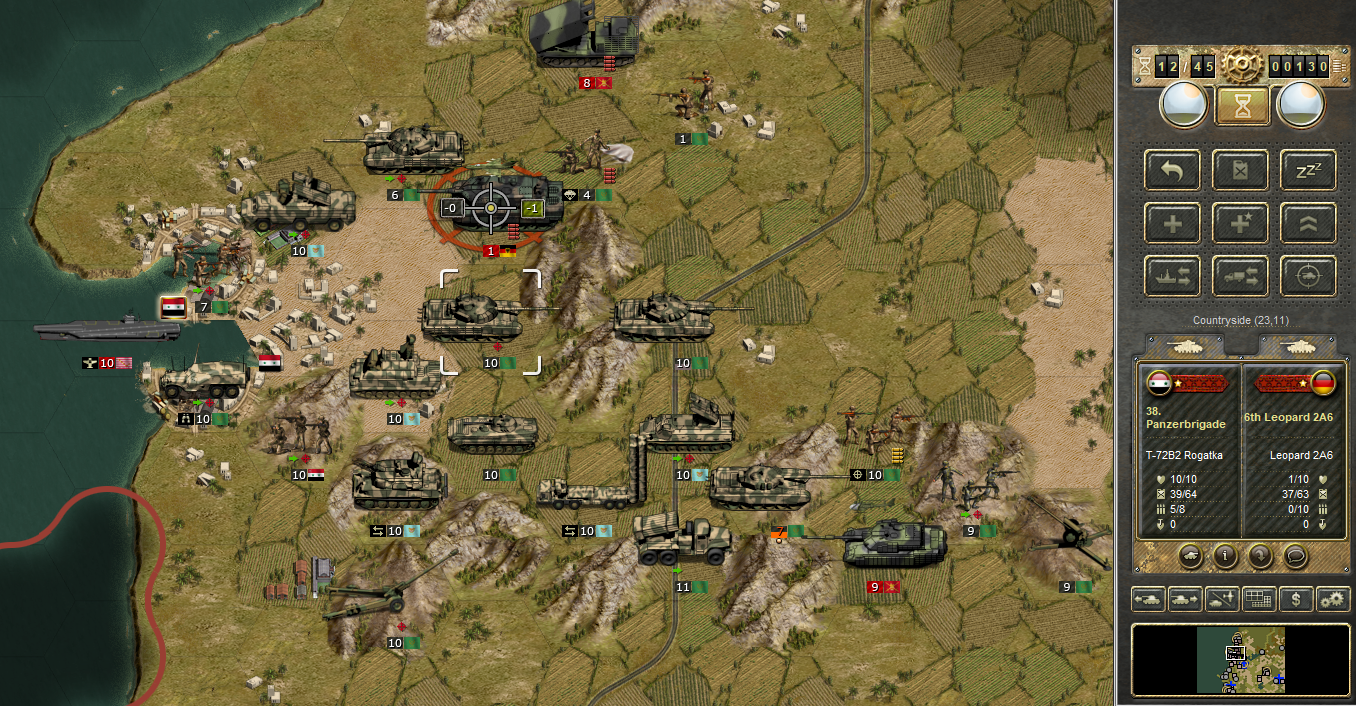Undo the last move with the arrow button
Screen dimensions: 1356x706
point(1172,170)
